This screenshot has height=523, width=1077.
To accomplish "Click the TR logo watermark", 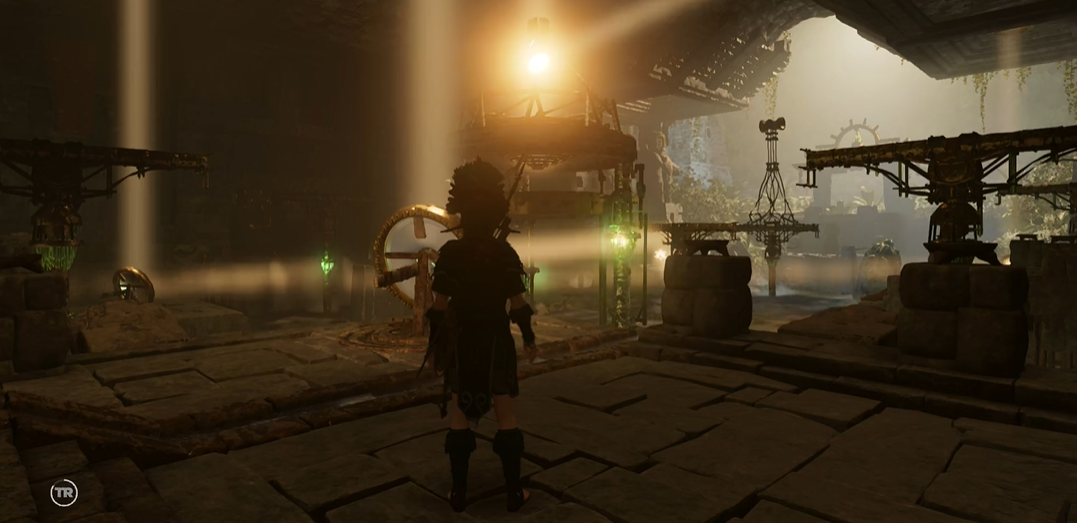I will click(x=64, y=493).
